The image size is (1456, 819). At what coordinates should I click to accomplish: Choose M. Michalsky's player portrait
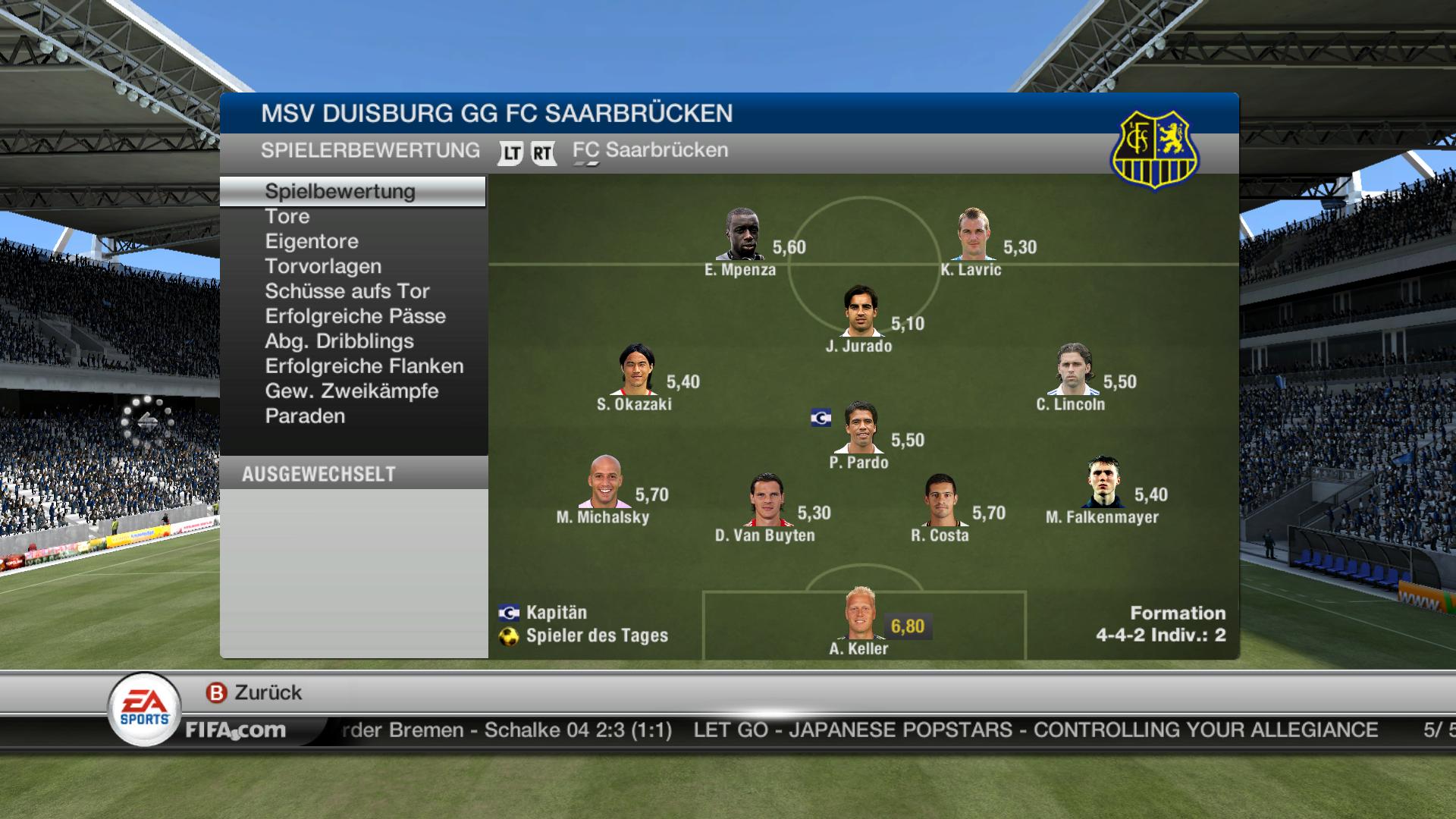coord(604,482)
